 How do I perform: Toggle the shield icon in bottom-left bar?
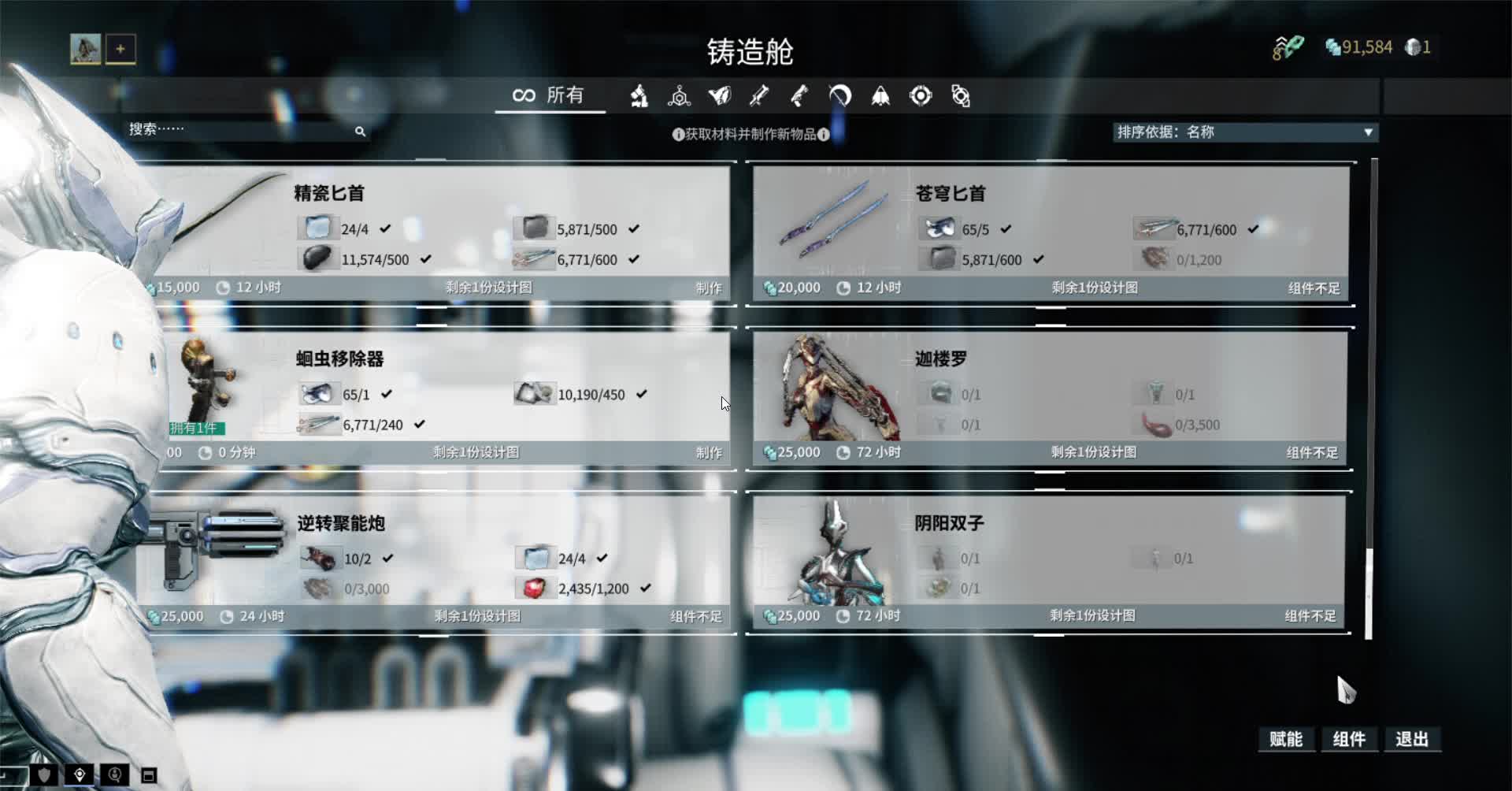pos(43,776)
